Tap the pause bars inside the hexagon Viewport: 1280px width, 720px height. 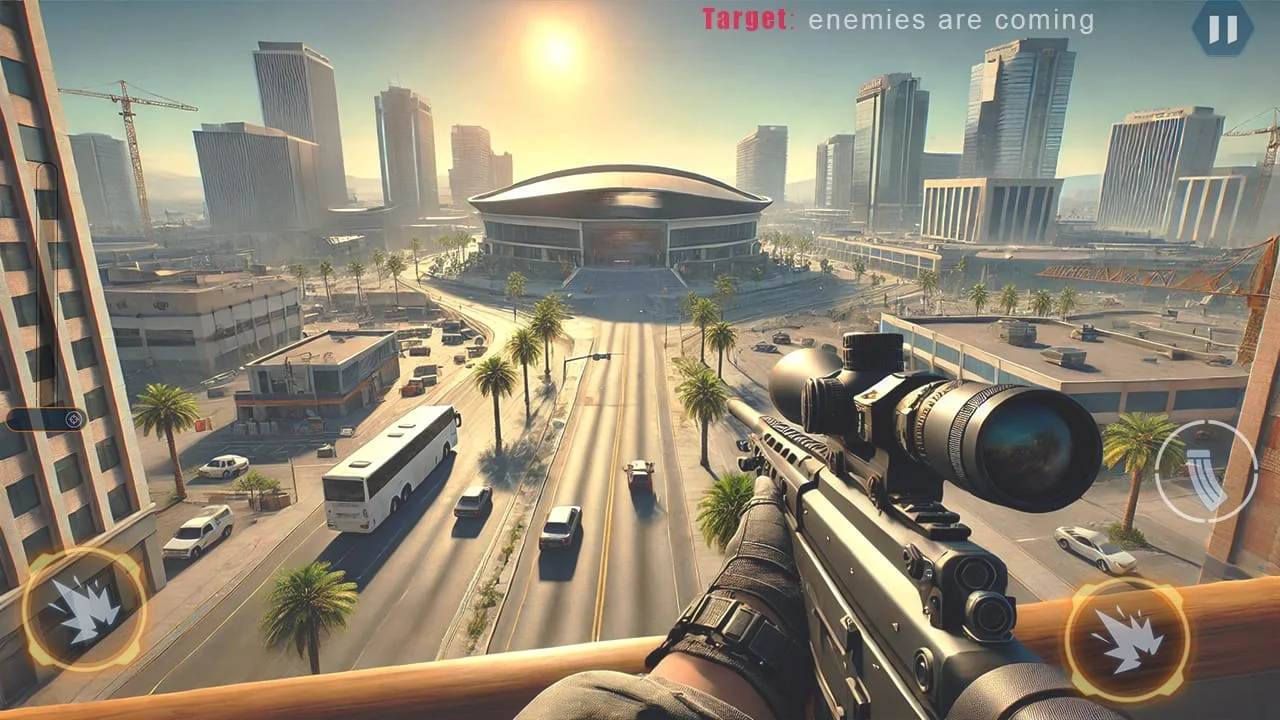tap(1224, 29)
